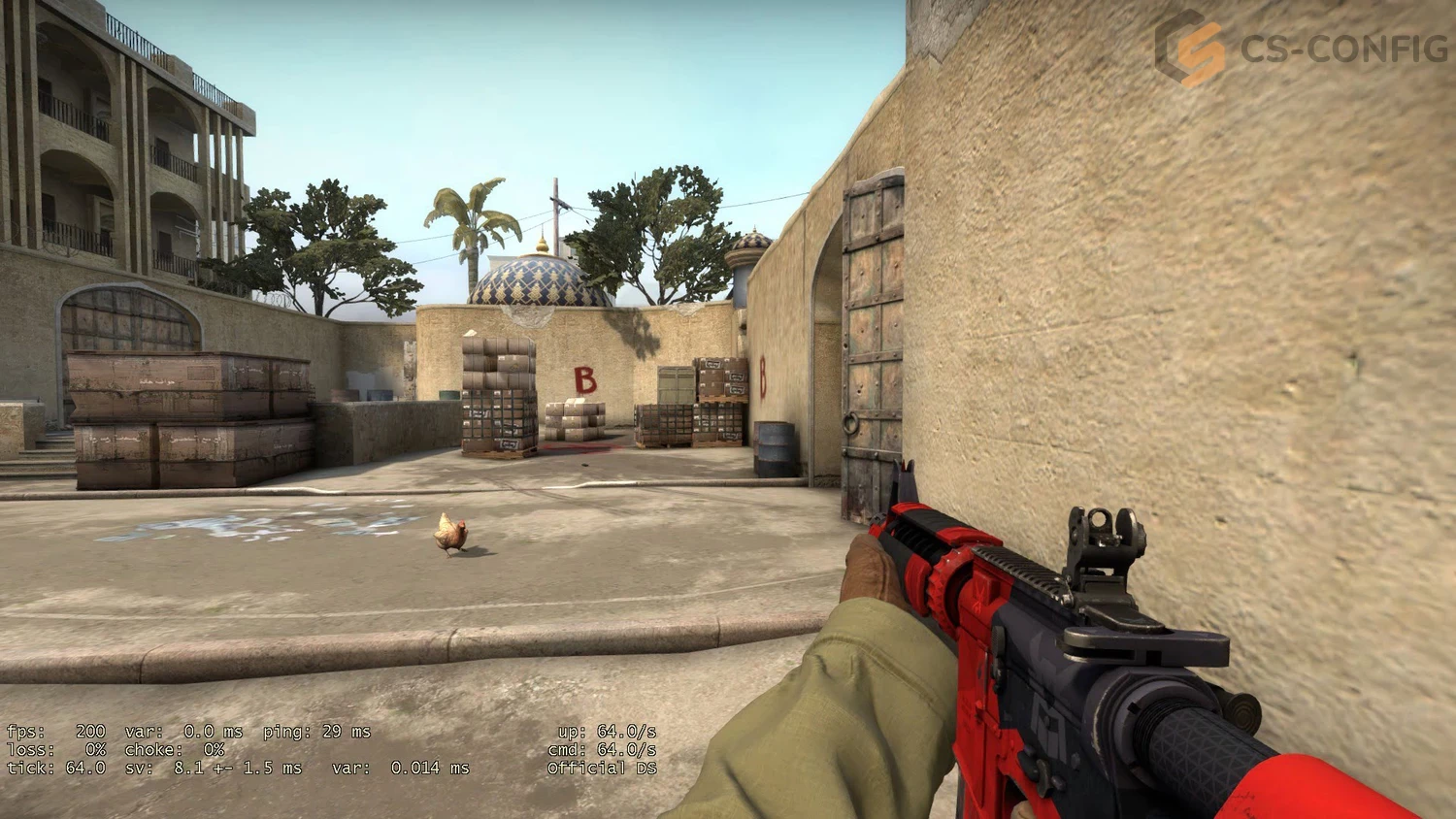1456x819 pixels.
Task: Click the fps: 200 readout
Action: click(58, 733)
